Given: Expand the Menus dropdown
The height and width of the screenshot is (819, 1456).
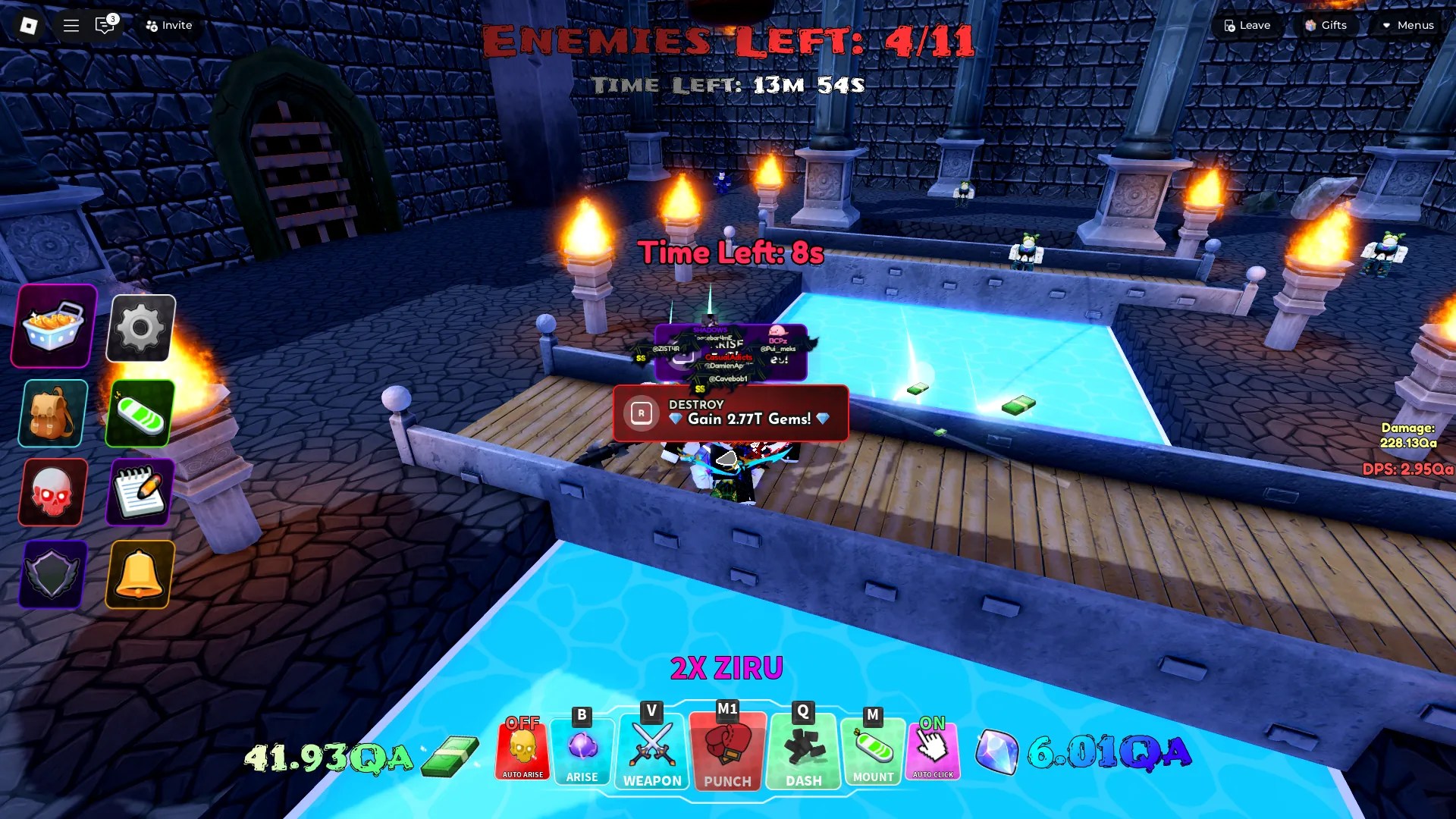Looking at the screenshot, I should [x=1409, y=25].
